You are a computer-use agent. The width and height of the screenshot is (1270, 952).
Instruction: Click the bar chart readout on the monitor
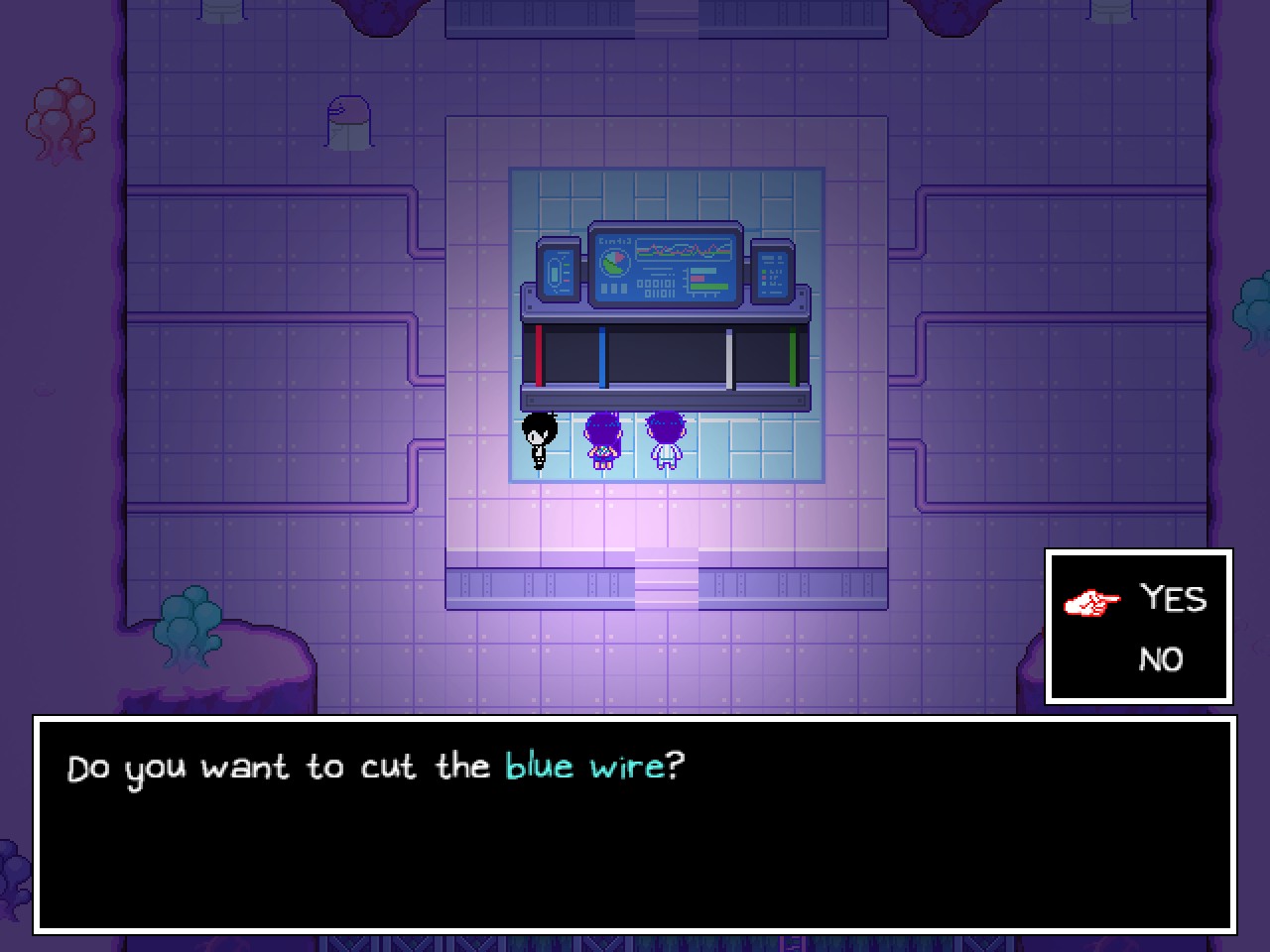(704, 279)
